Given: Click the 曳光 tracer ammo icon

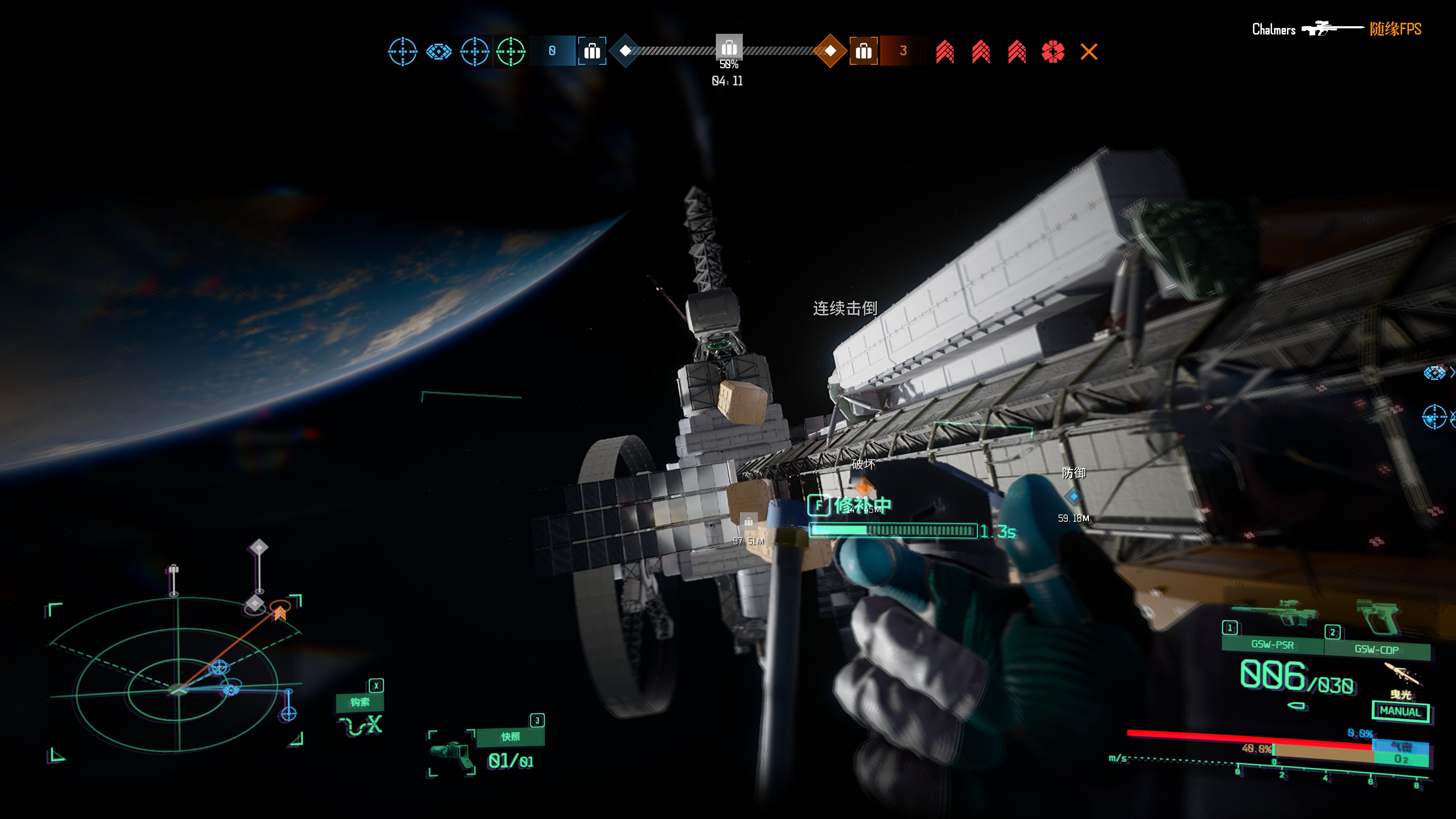Looking at the screenshot, I should [1402, 674].
